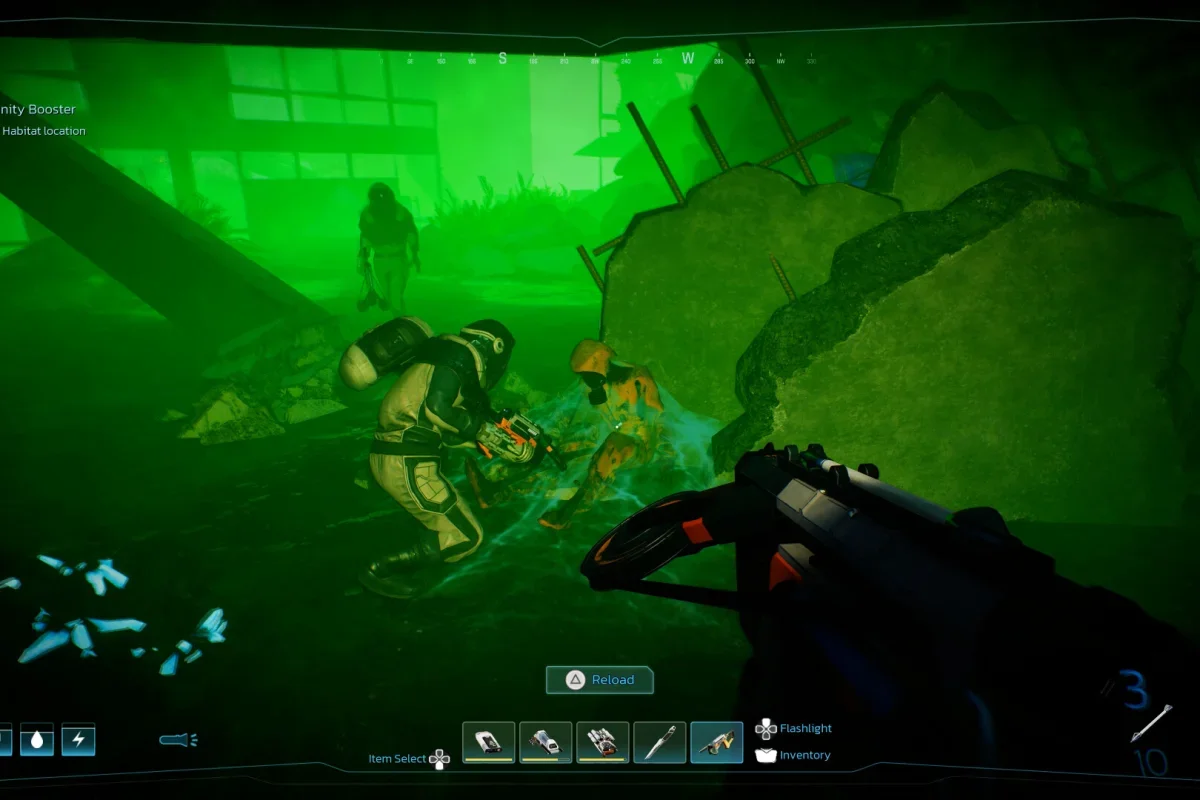The height and width of the screenshot is (800, 1200).
Task: Select the combat knife hotbar slot
Action: (659, 742)
